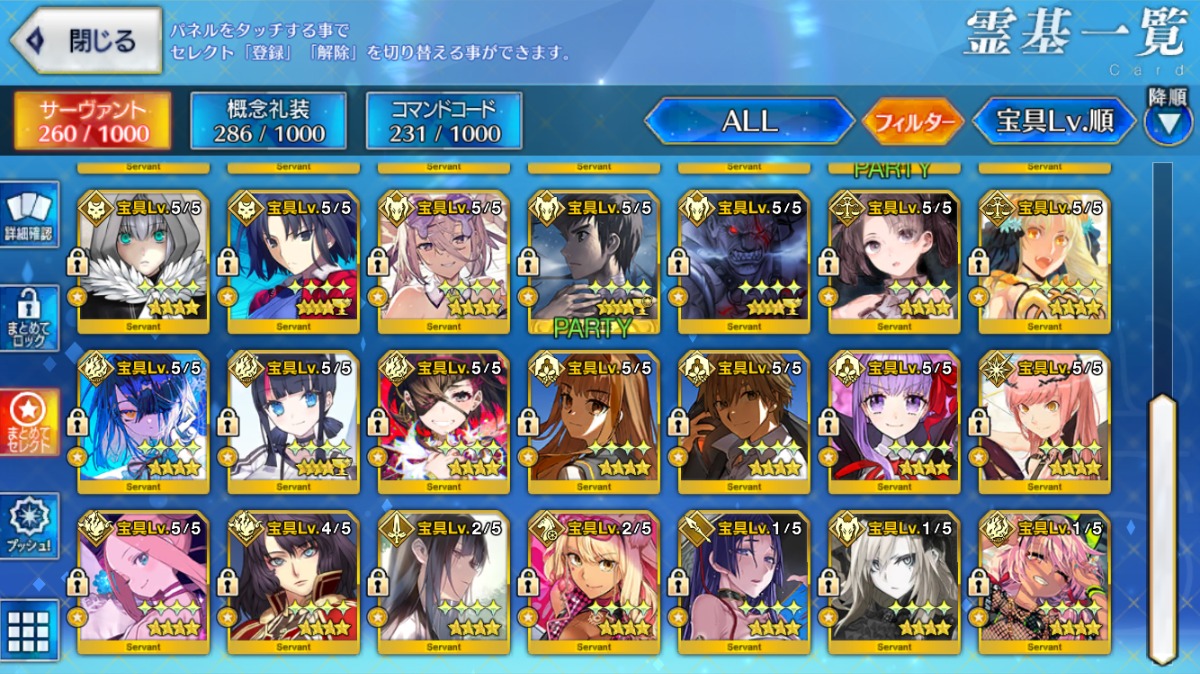This screenshot has height=674, width=1200.
Task: Change grid layout with the tile icon
Action: pos(30,630)
